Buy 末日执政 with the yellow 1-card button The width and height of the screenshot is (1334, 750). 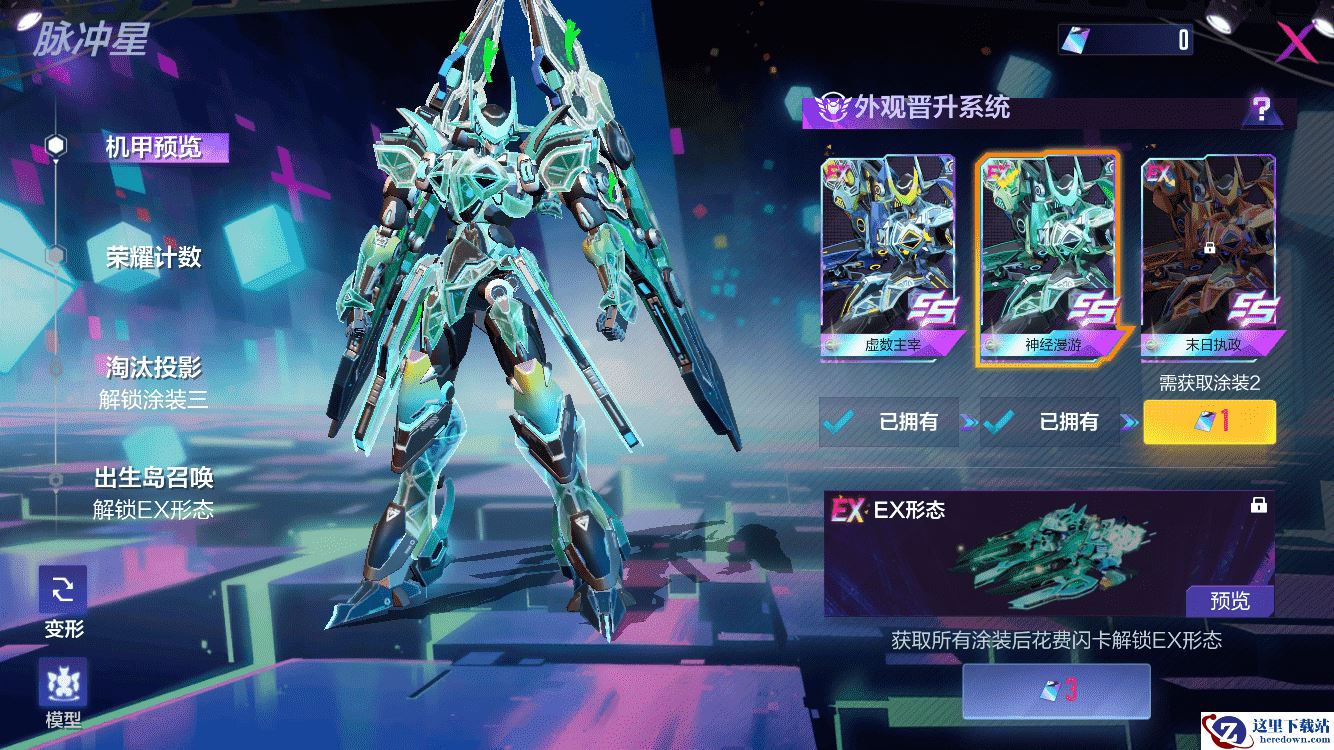coord(1208,422)
